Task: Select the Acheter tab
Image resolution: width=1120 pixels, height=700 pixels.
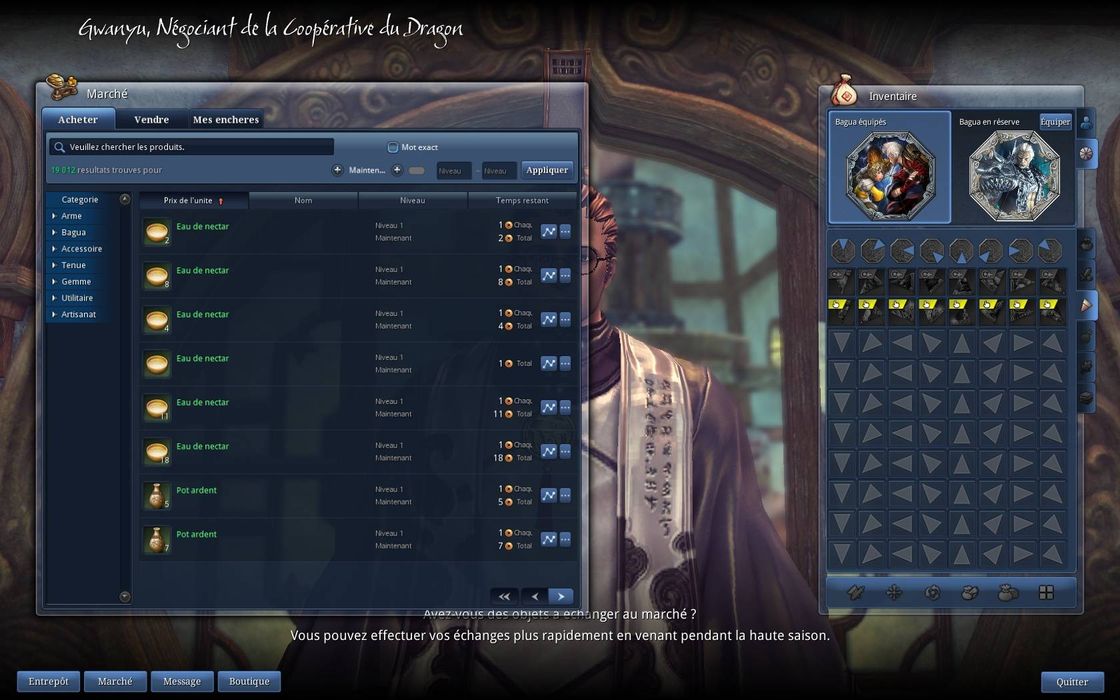Action: point(78,120)
